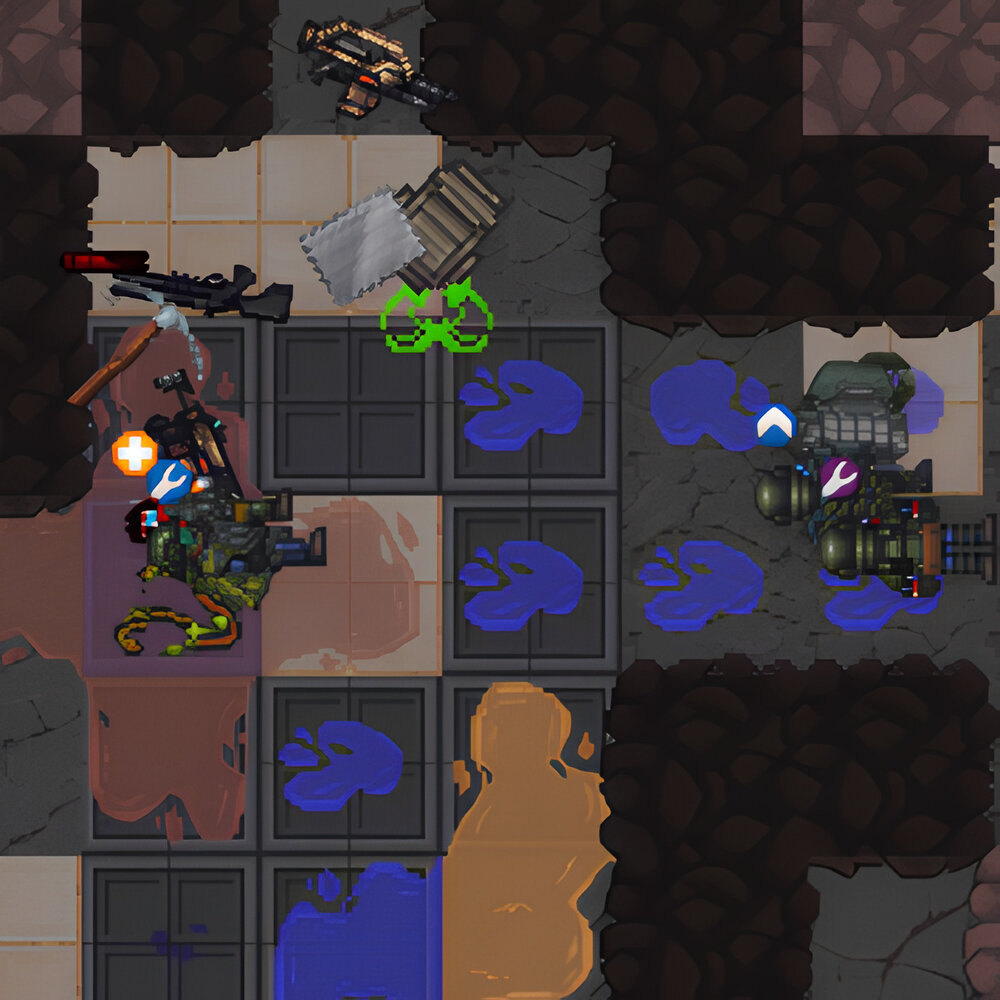Click the orange medical cross icon
Screen dimensions: 1000x1000
coord(134,453)
